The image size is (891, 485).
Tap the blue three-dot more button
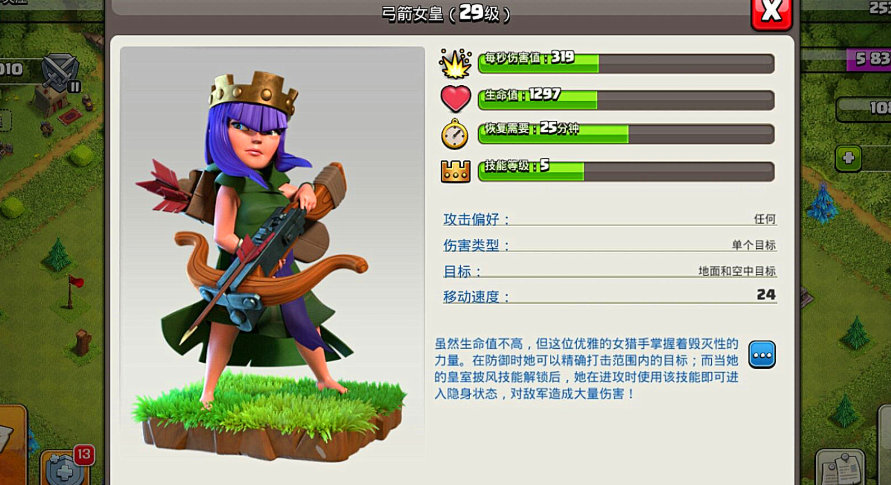tap(762, 355)
